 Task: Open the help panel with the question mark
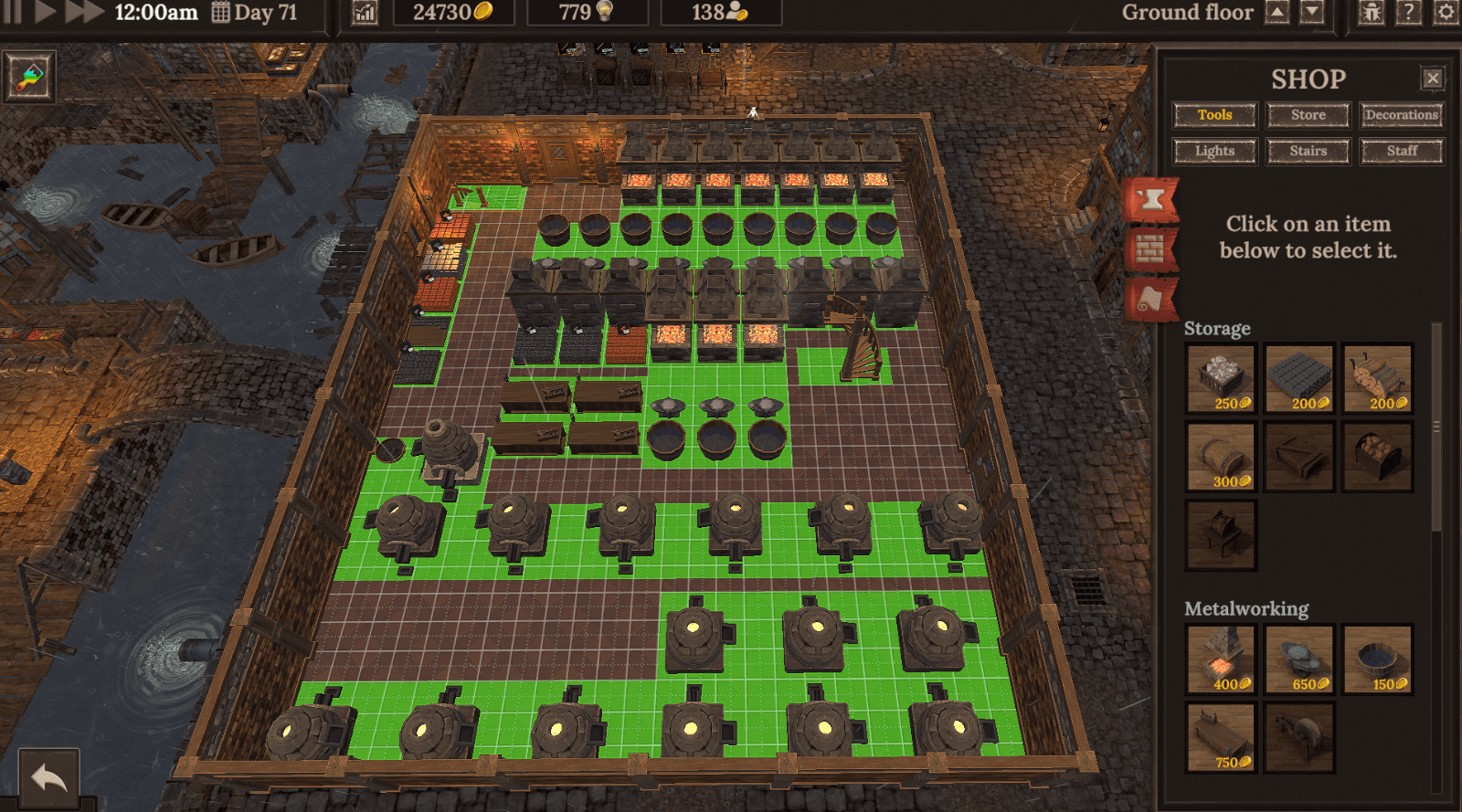tap(1407, 13)
